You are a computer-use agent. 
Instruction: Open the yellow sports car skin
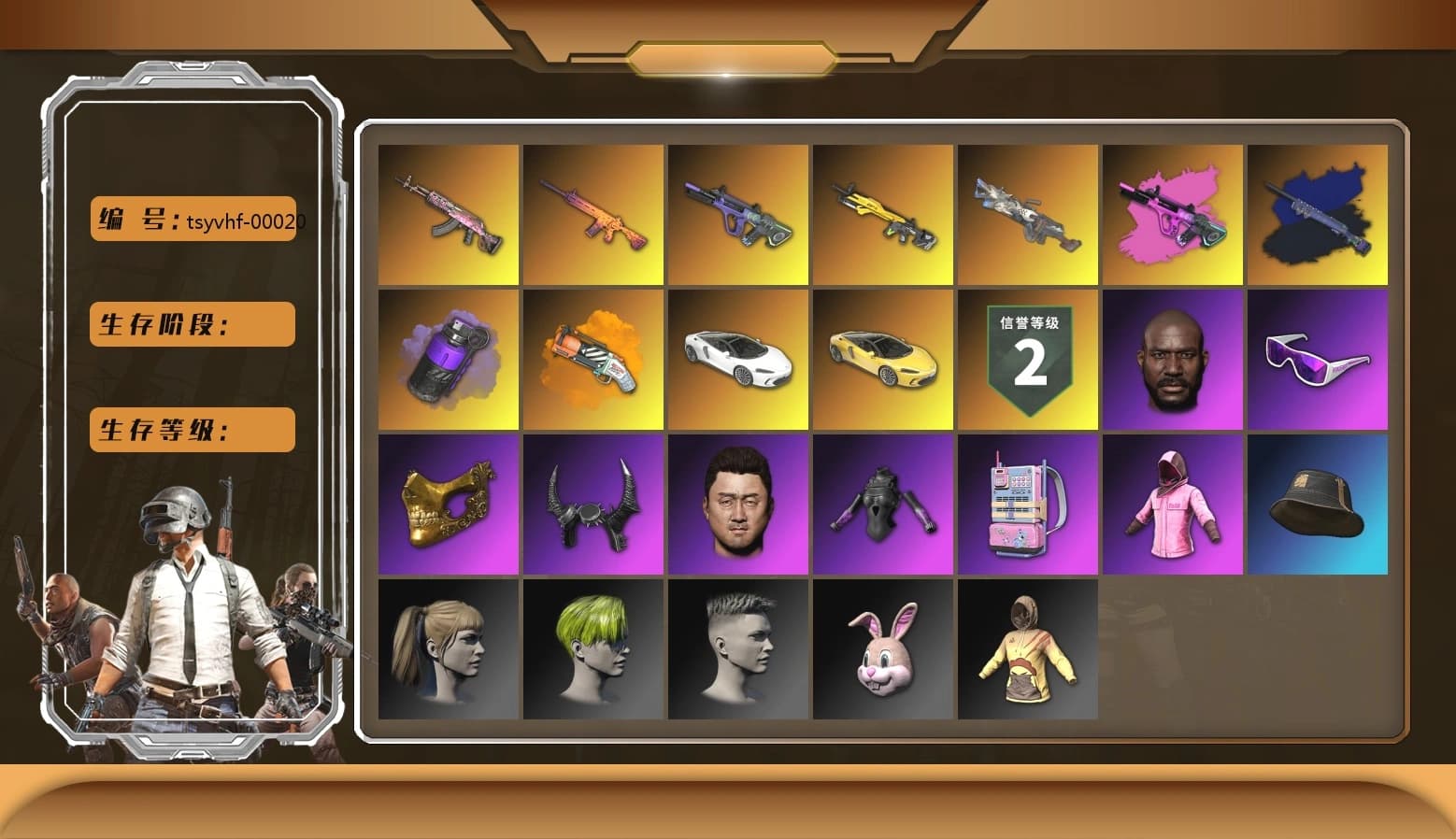pos(882,359)
